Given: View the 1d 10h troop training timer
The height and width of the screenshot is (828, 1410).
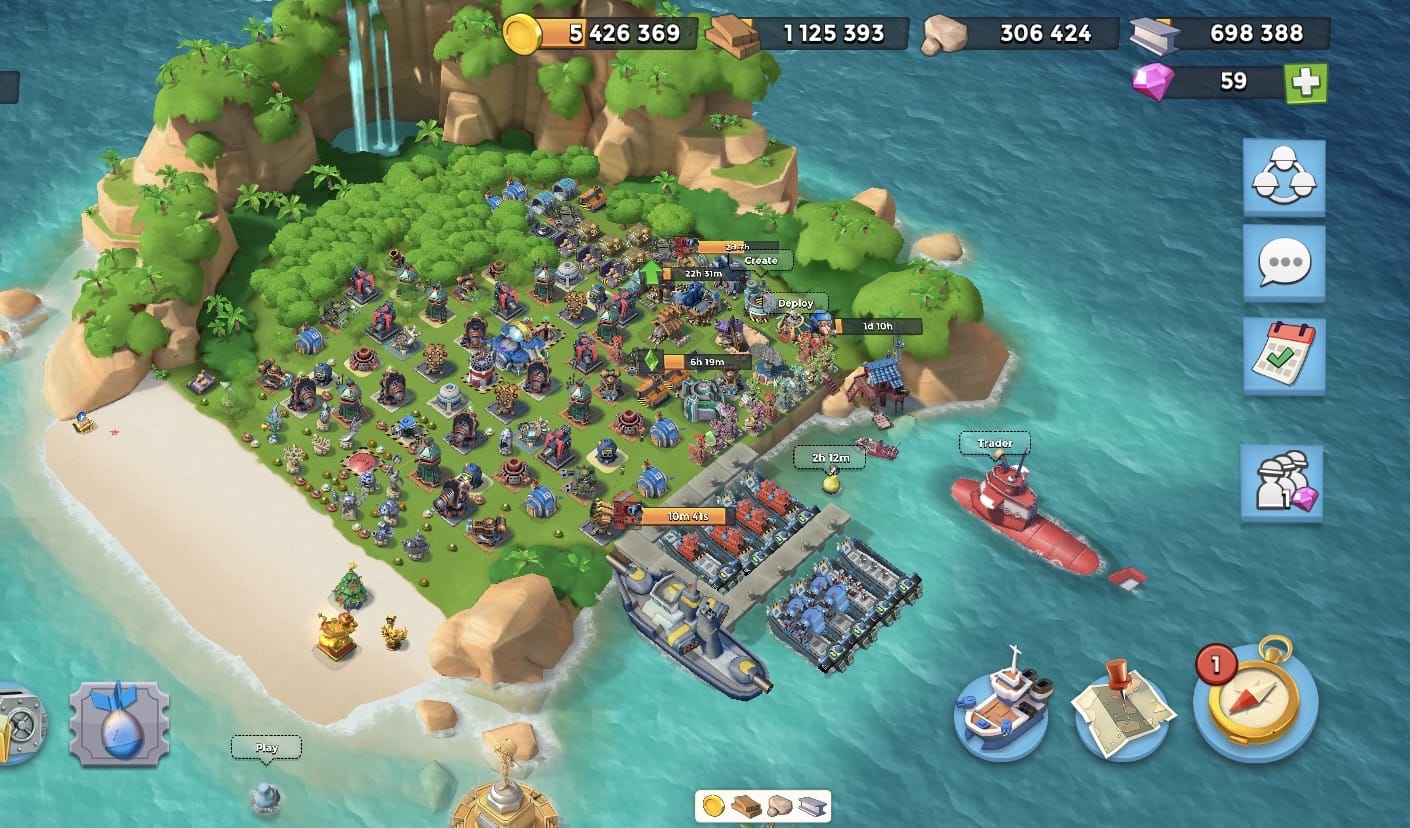Looking at the screenshot, I should pyautogui.click(x=876, y=325).
